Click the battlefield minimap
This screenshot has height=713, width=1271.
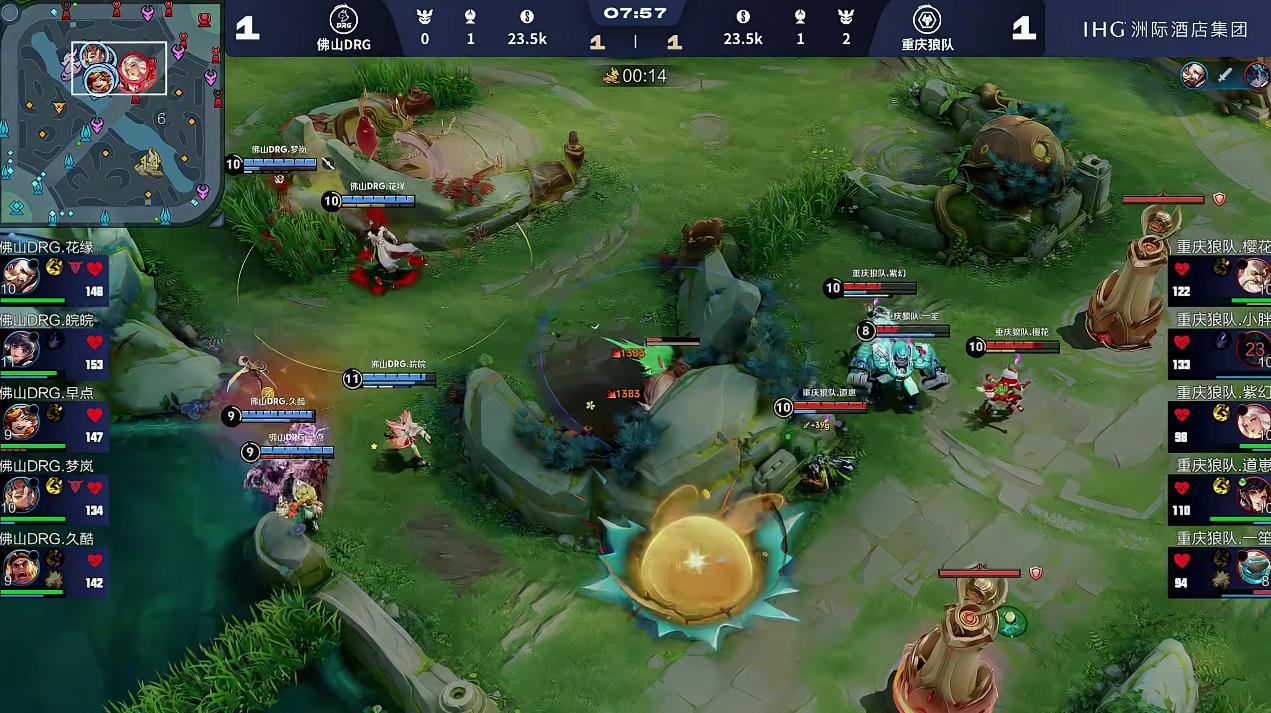[111, 113]
